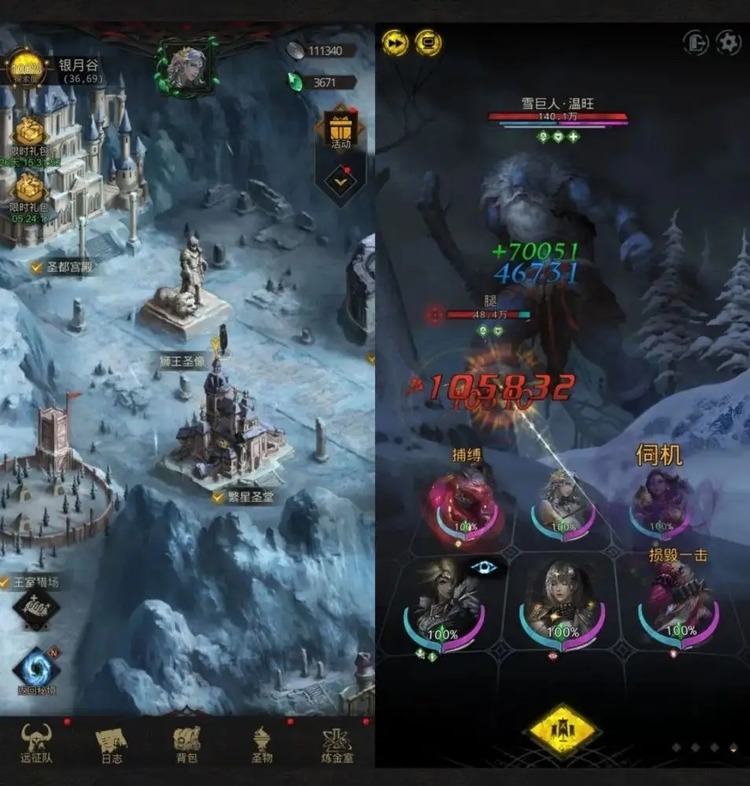The height and width of the screenshot is (786, 750).
Task: Click the gold exploration badge beside 银月谷
Action: tap(27, 68)
